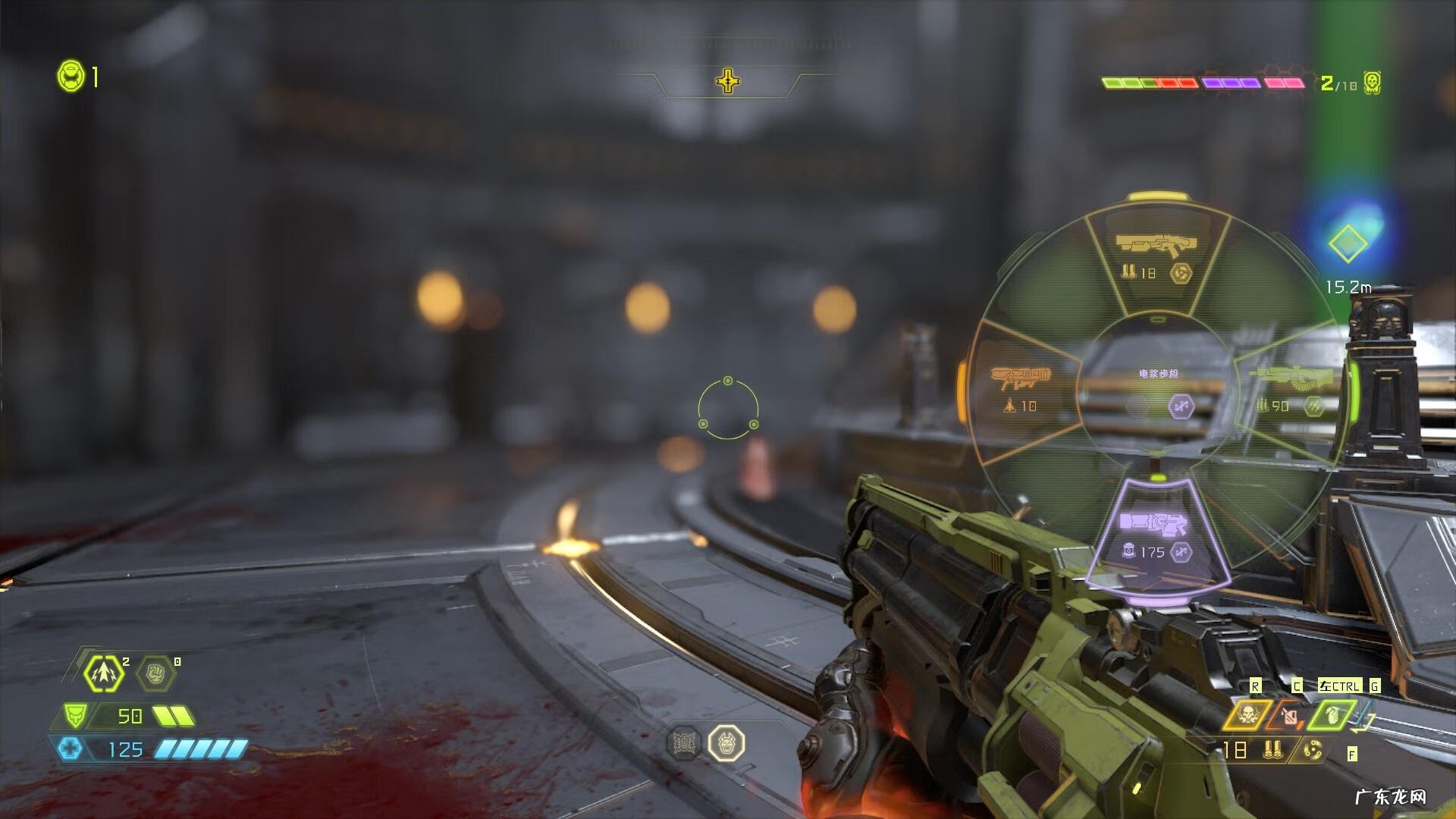The height and width of the screenshot is (819, 1456).
Task: Click the blue objective waypoint diamond
Action: click(x=1348, y=243)
